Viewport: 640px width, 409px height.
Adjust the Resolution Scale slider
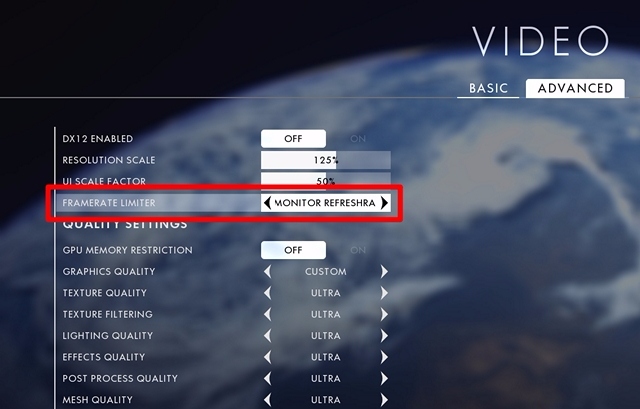coord(326,160)
